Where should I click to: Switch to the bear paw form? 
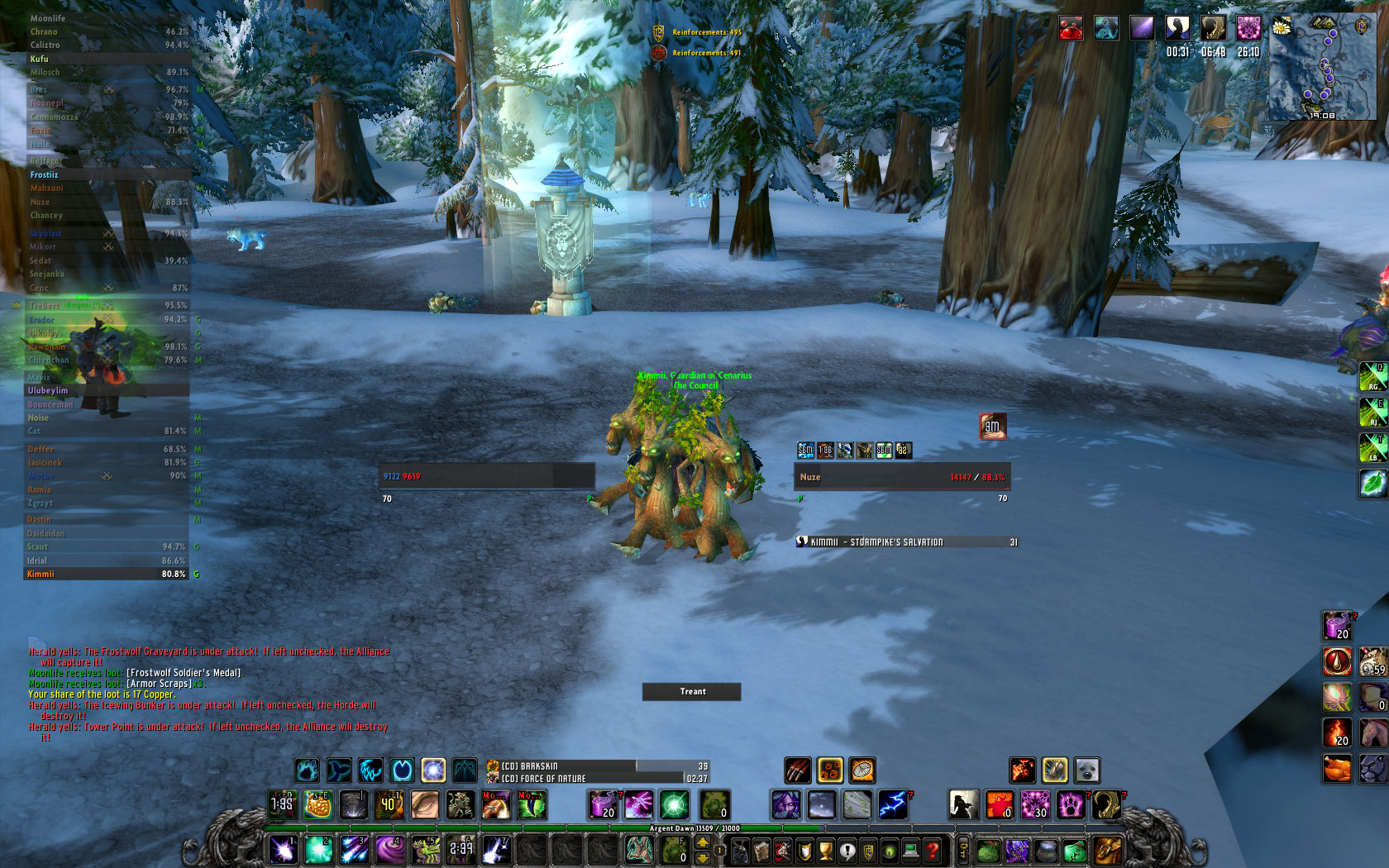tap(1071, 804)
